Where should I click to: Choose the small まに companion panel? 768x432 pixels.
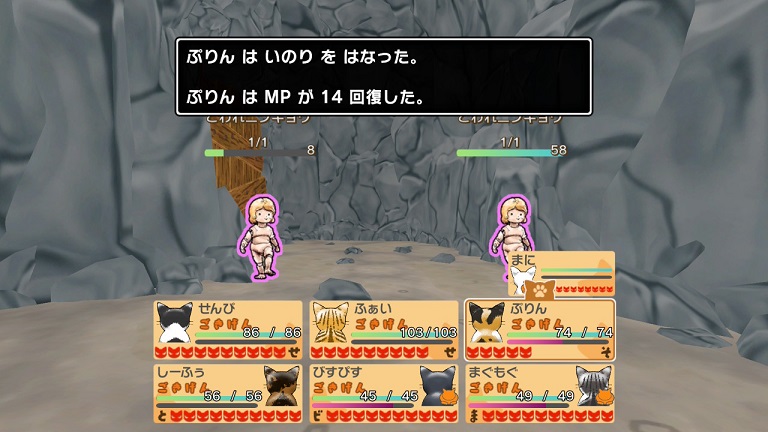[561, 274]
